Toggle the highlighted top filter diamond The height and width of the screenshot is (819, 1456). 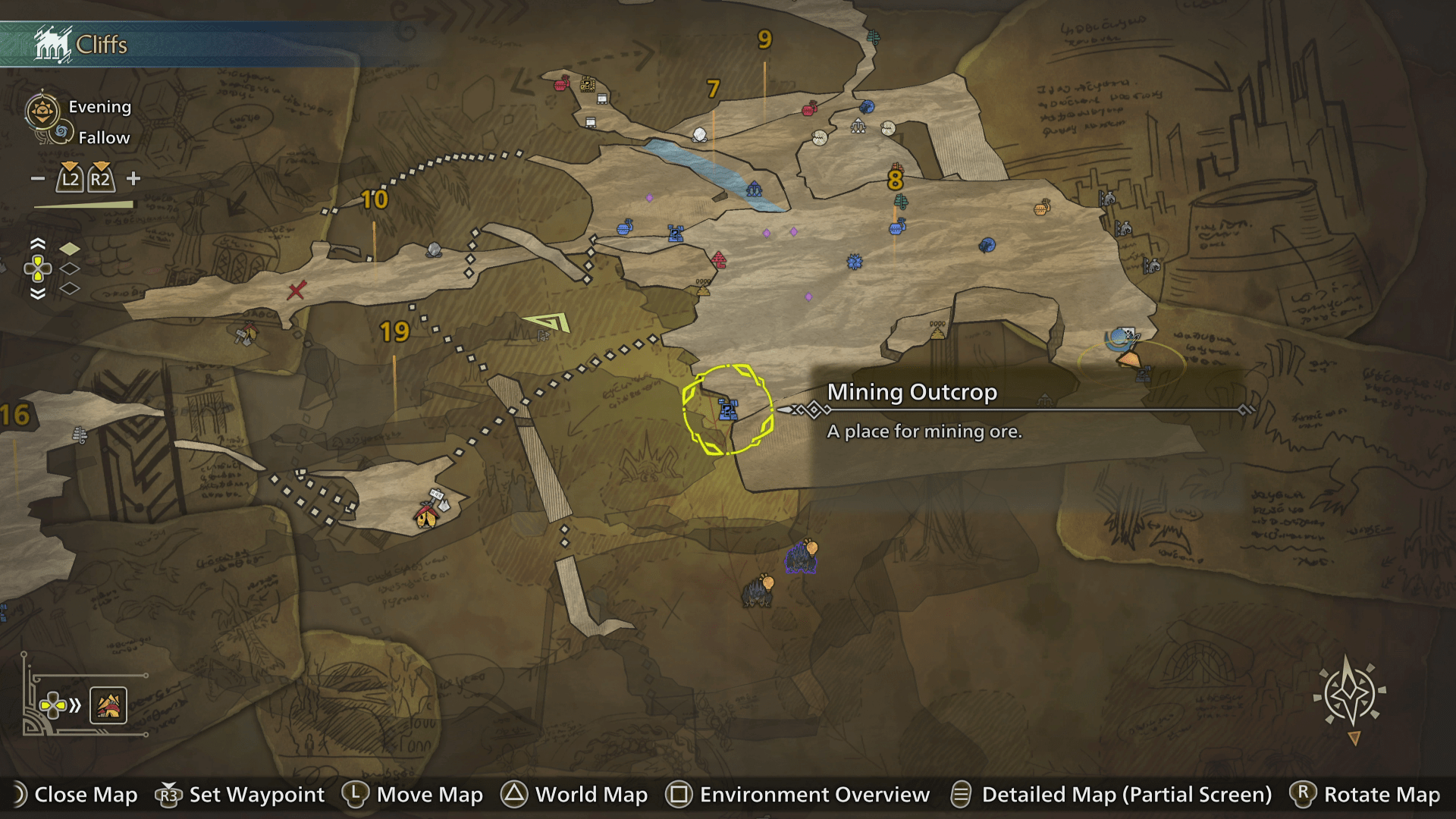click(70, 247)
